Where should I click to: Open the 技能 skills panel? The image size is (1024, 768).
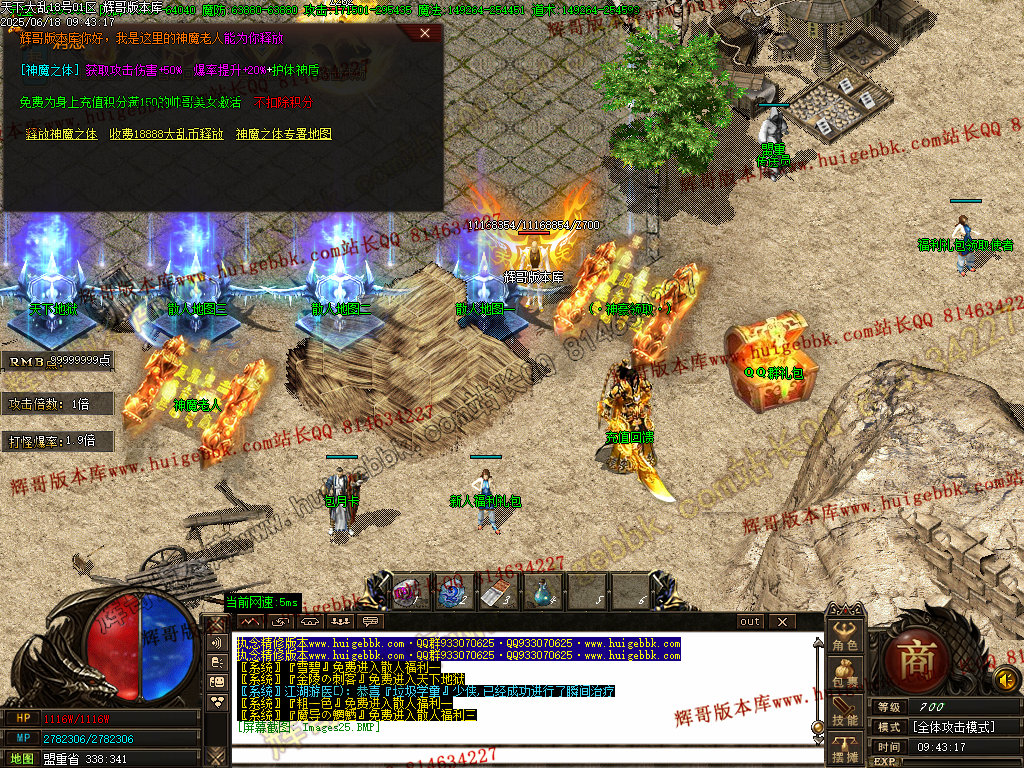click(x=845, y=712)
